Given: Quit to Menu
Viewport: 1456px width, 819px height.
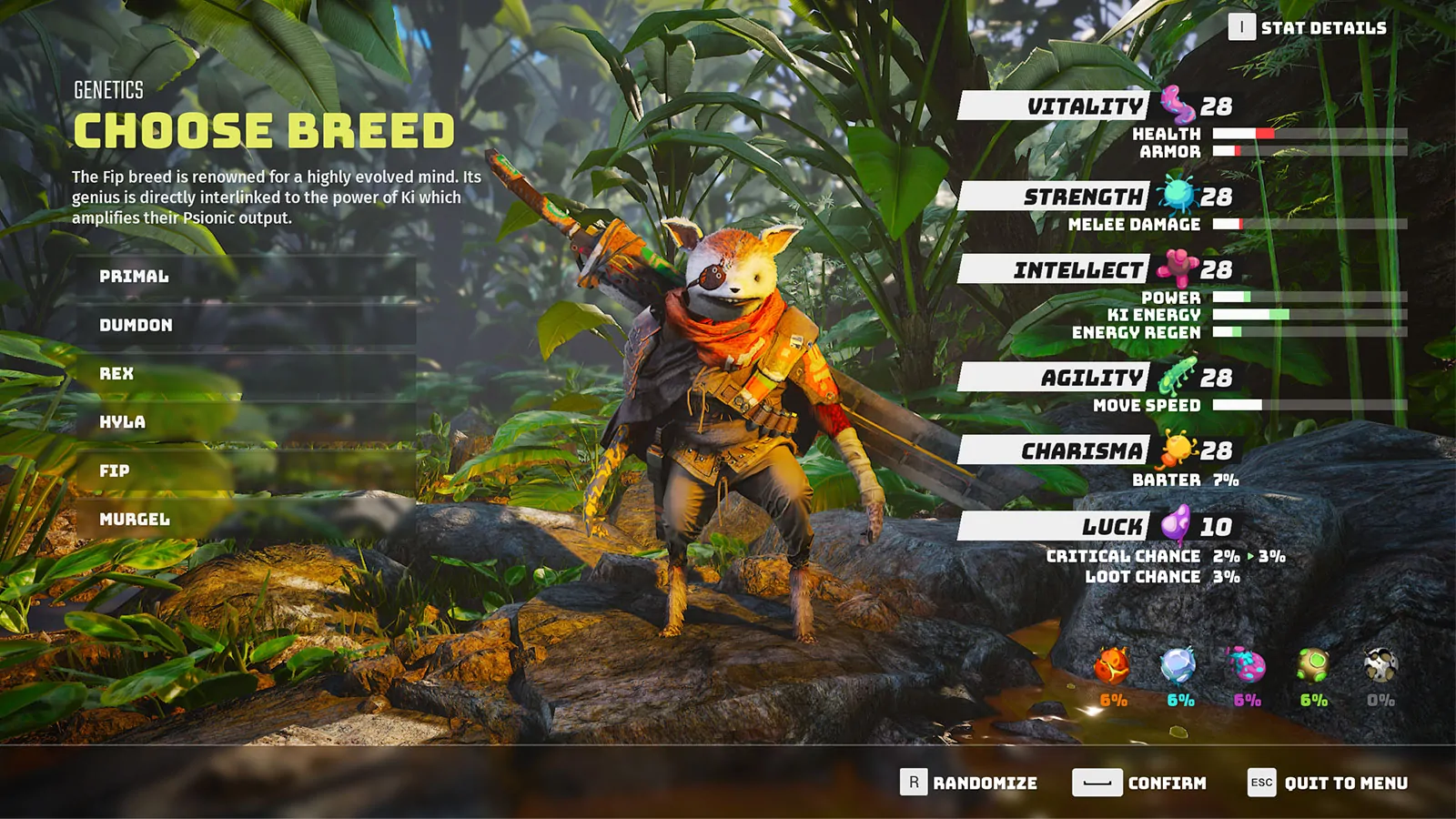Looking at the screenshot, I should click(1328, 783).
